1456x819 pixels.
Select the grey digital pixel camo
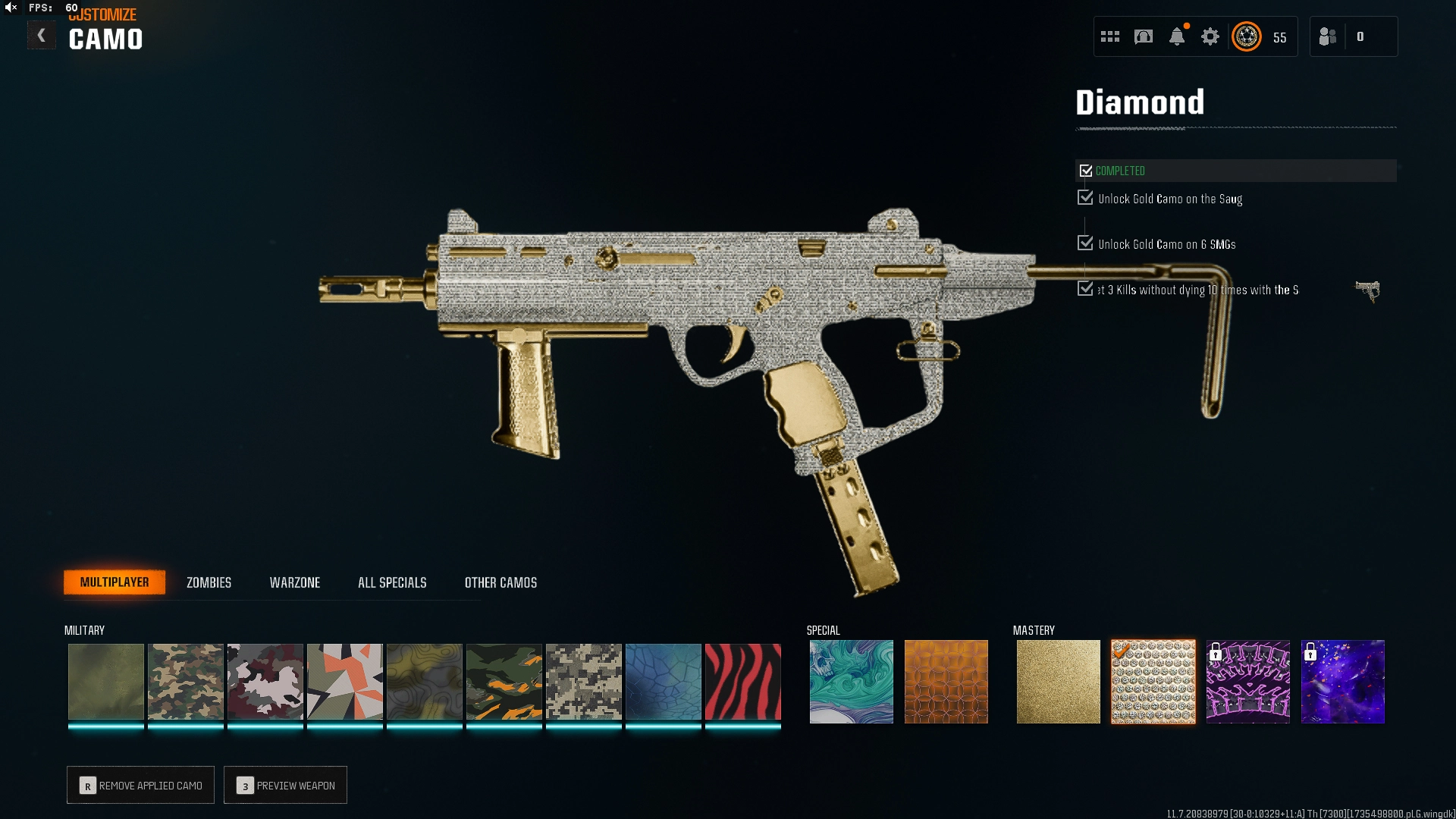584,681
